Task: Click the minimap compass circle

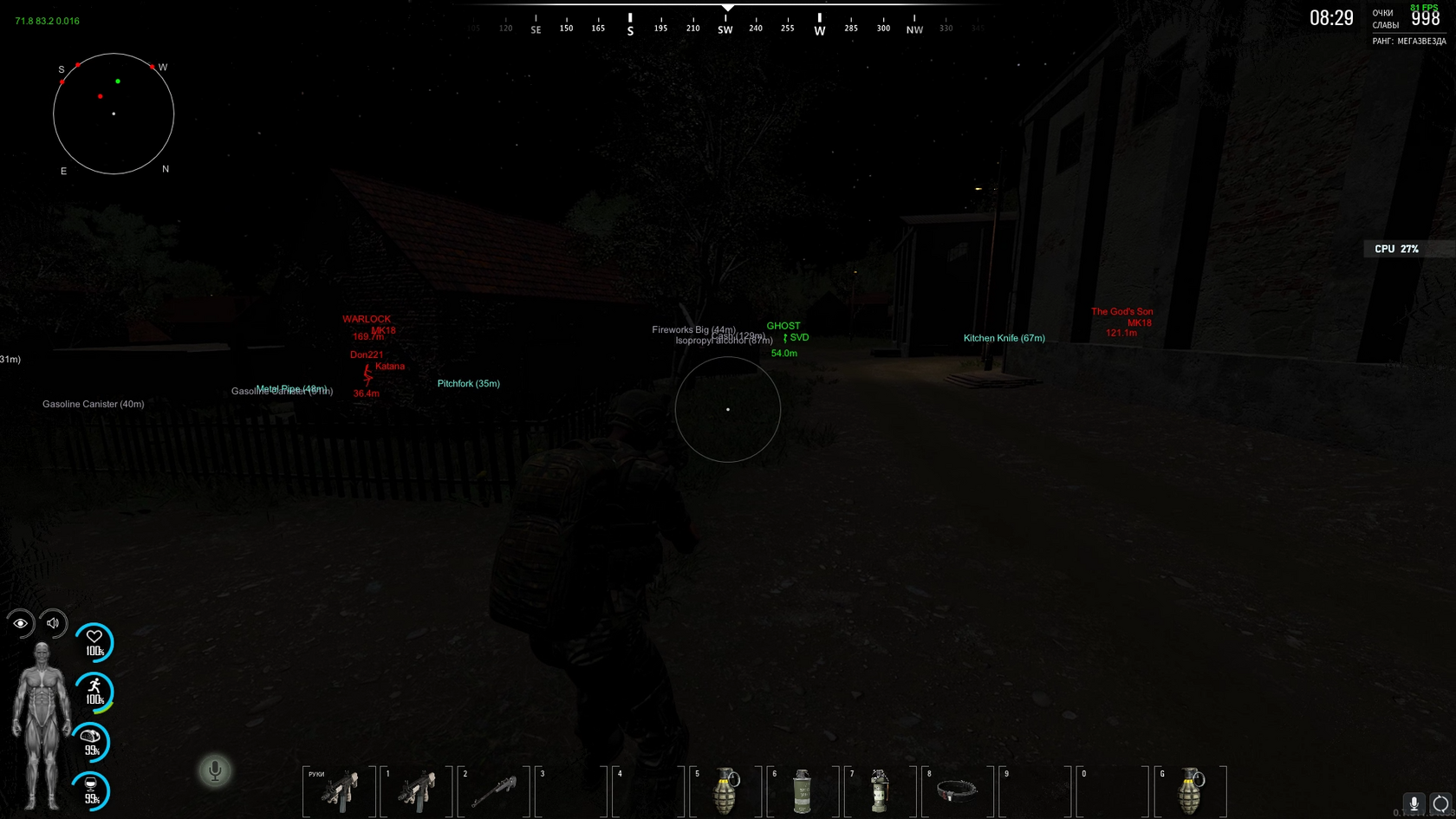Action: [113, 114]
